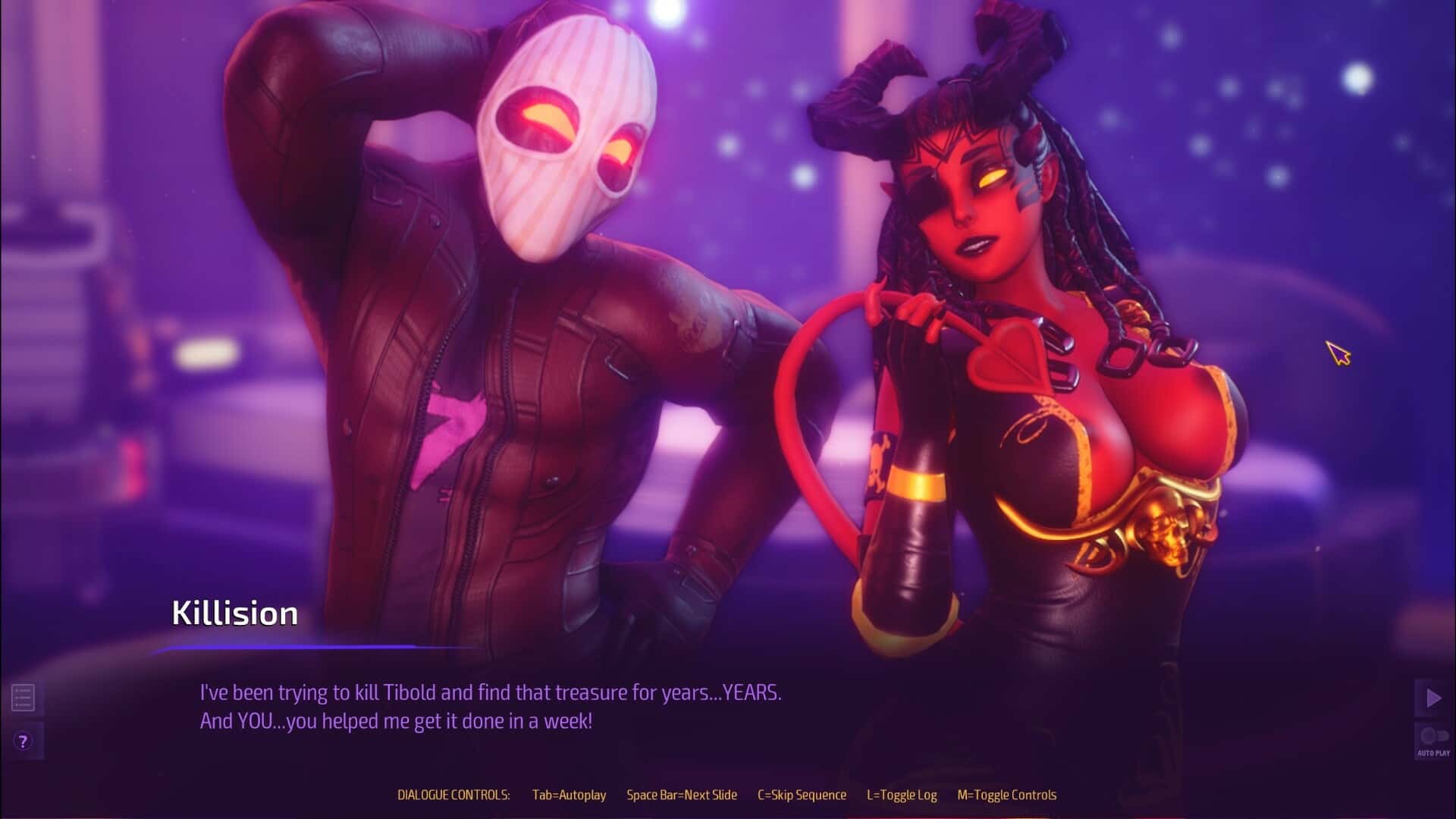Click the log icon in the lower-left sidebar
Viewport: 1456px width, 819px height.
tap(24, 697)
